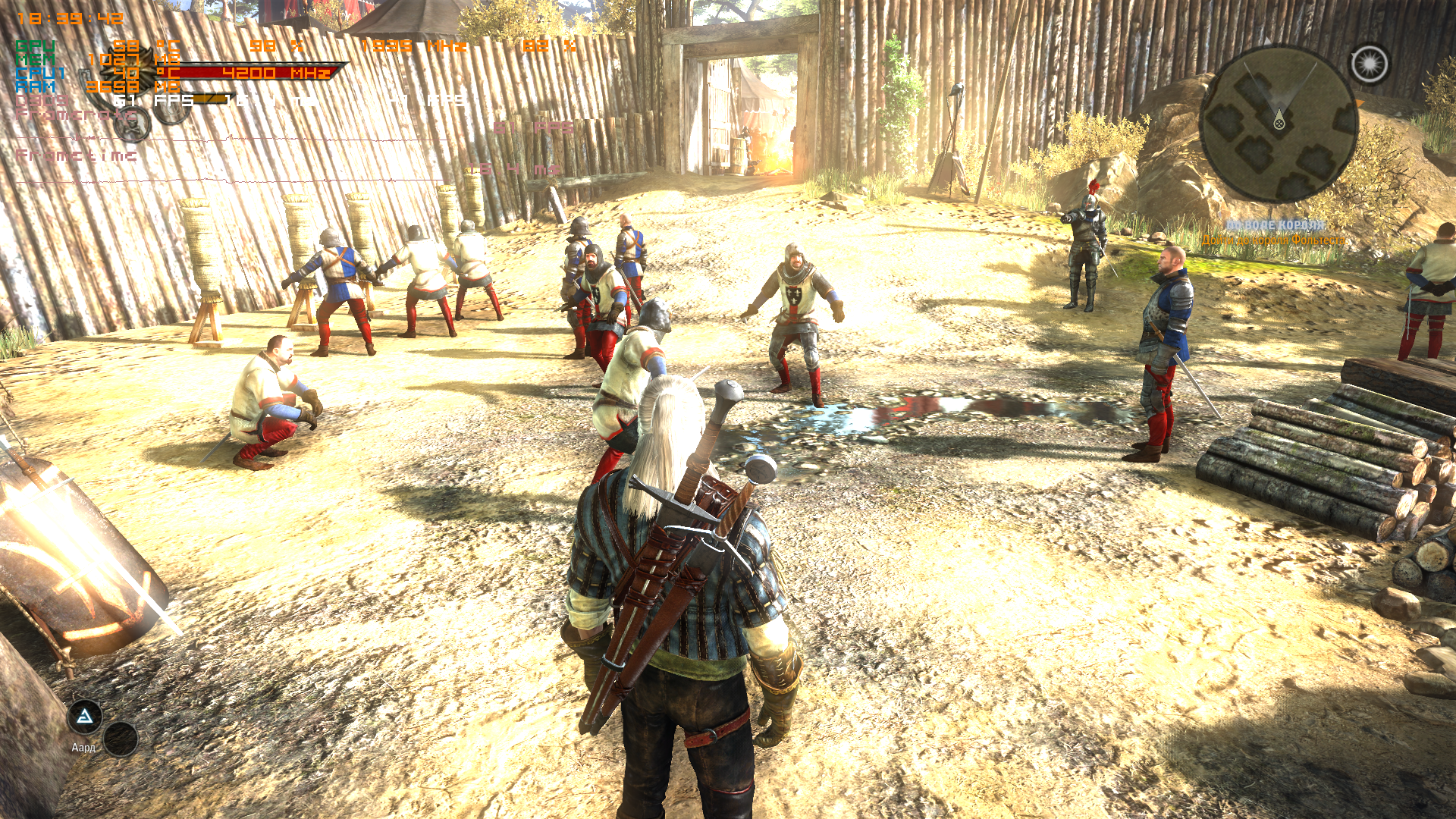
Task: Select the Aard sign icon
Action: [85, 717]
